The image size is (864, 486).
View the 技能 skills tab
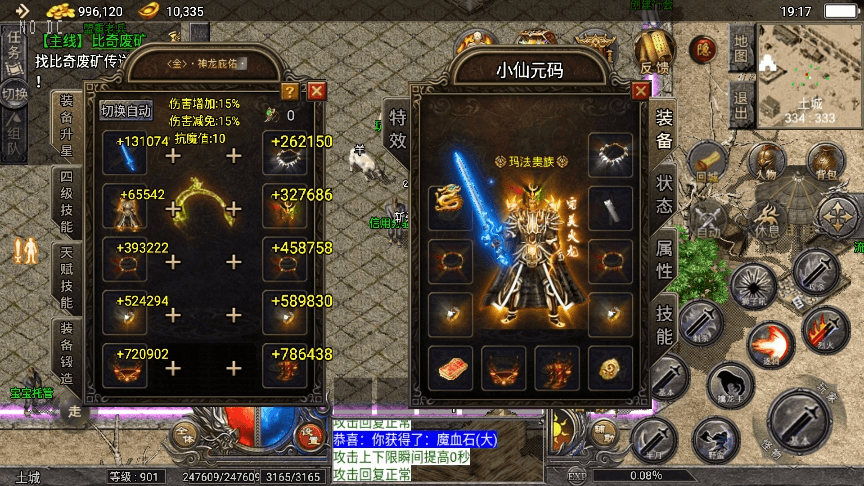point(664,324)
